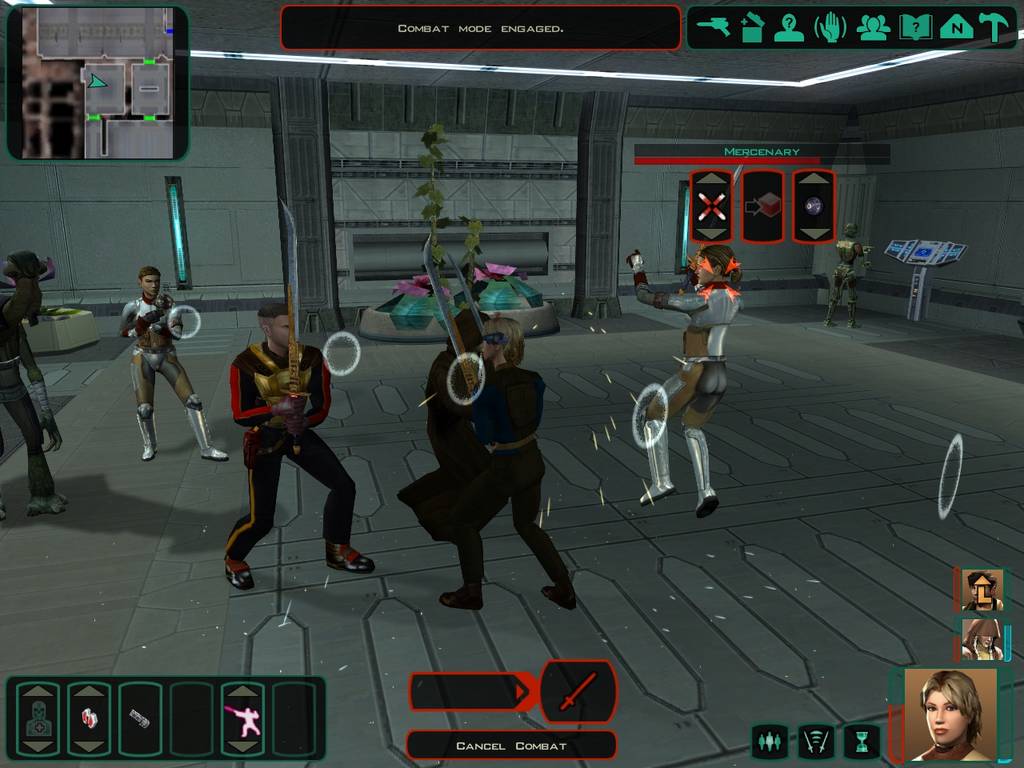Activate the target-dummy skill slot
1024x768 pixels.
[x=38, y=718]
